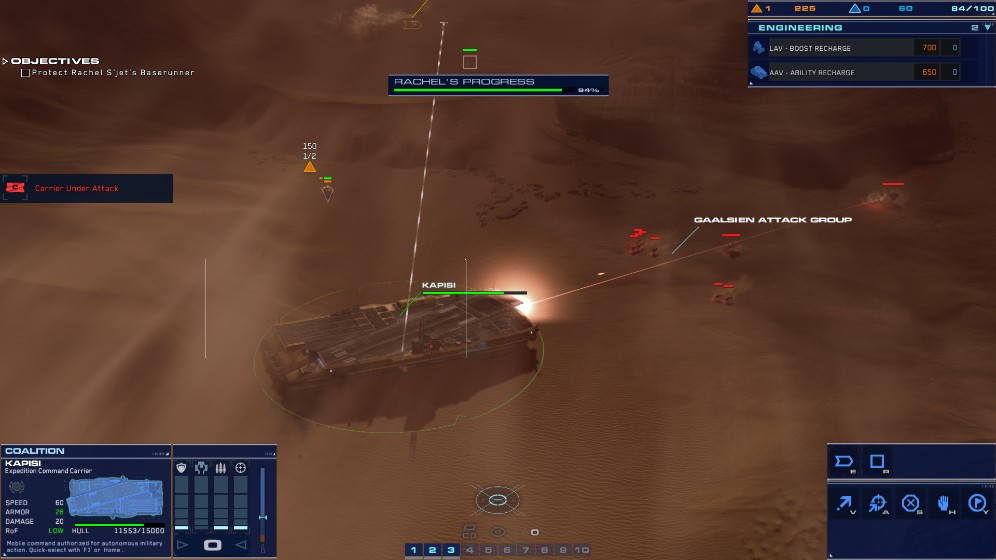Open the sensors manager radar icon
The height and width of the screenshot is (560, 996).
click(x=497, y=500)
